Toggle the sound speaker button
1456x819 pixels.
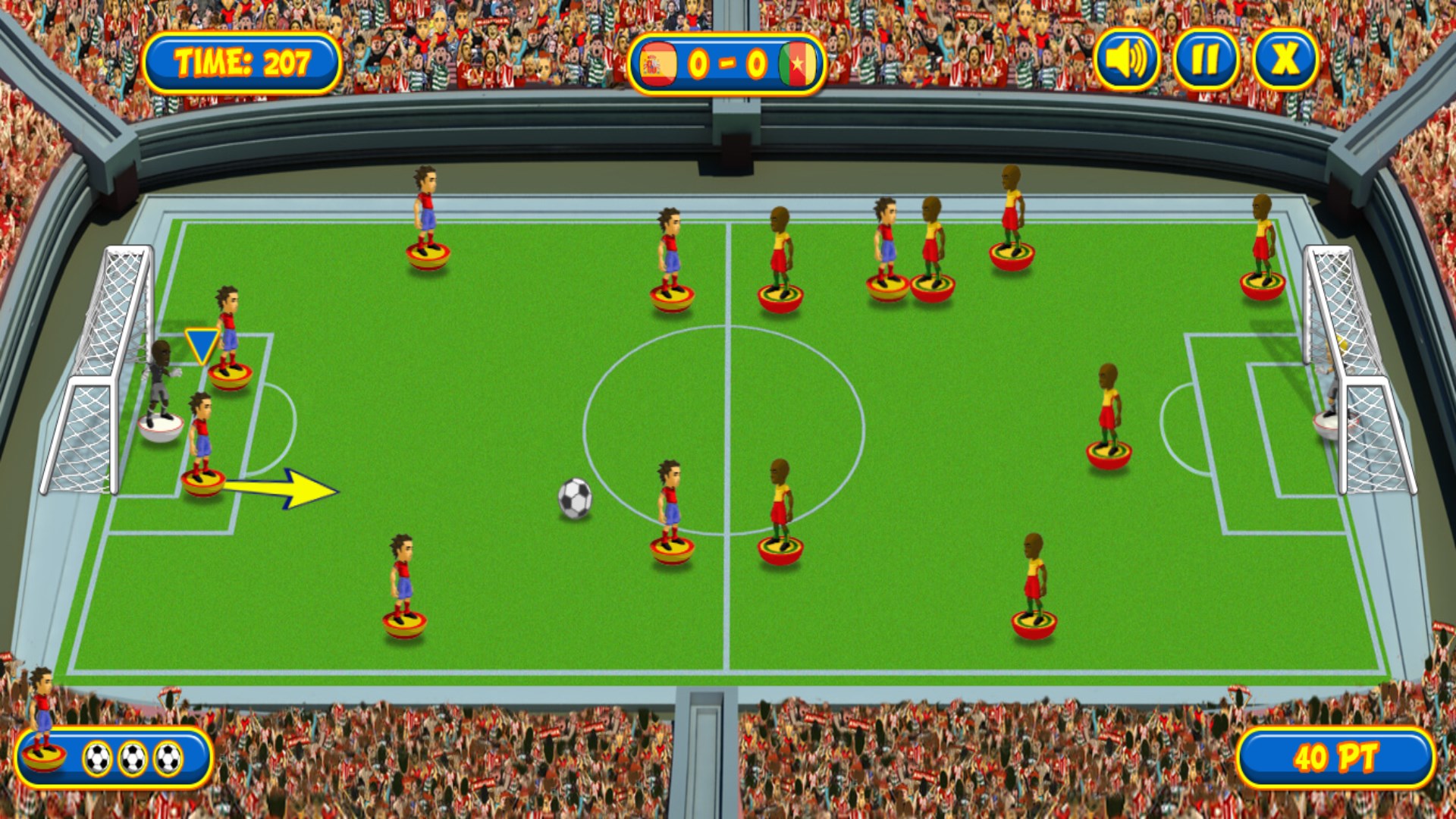click(x=1127, y=60)
